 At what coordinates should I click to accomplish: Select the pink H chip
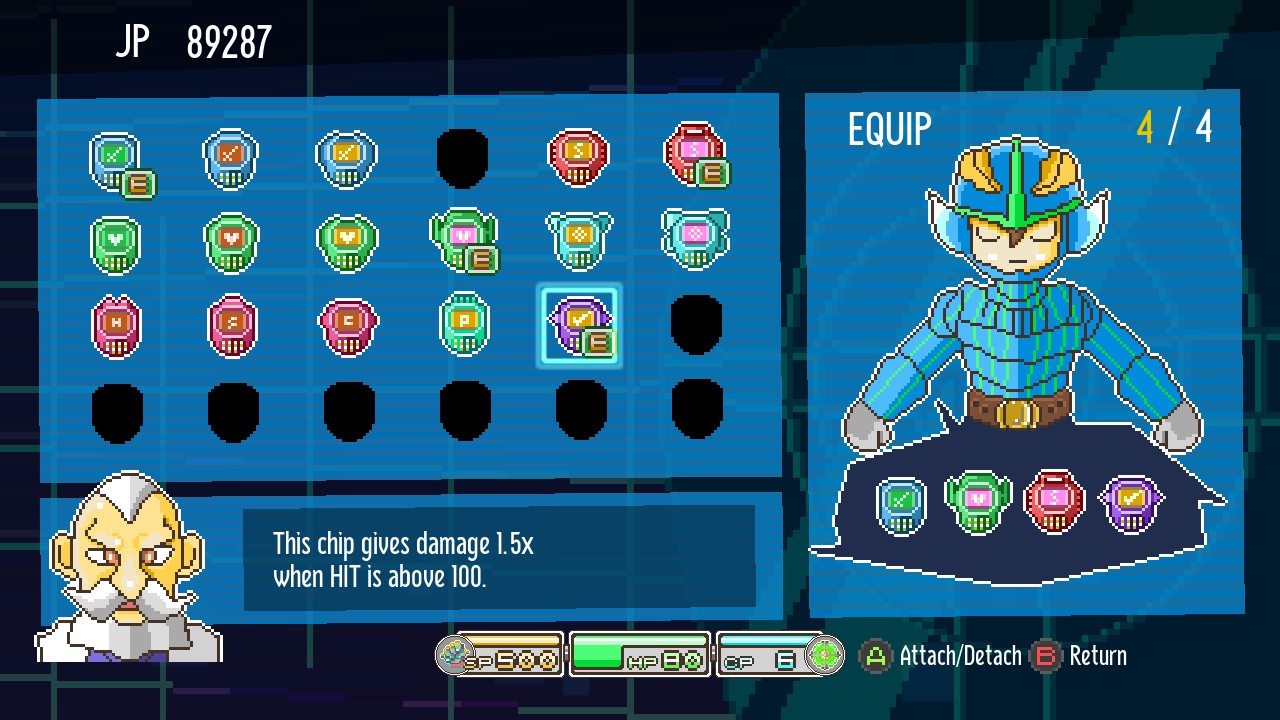tap(117, 323)
